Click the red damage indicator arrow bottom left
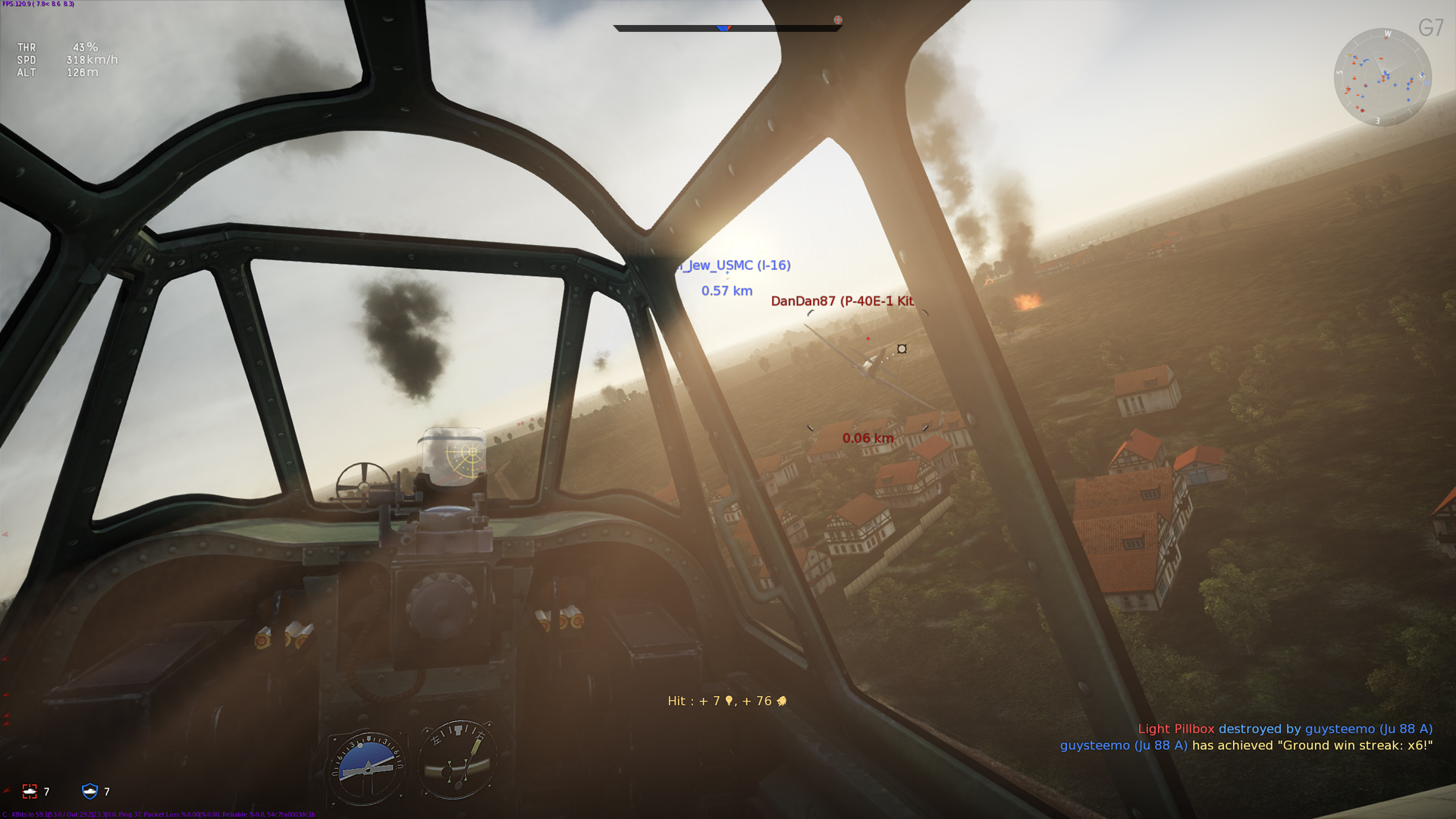This screenshot has width=1456, height=819. point(7,790)
